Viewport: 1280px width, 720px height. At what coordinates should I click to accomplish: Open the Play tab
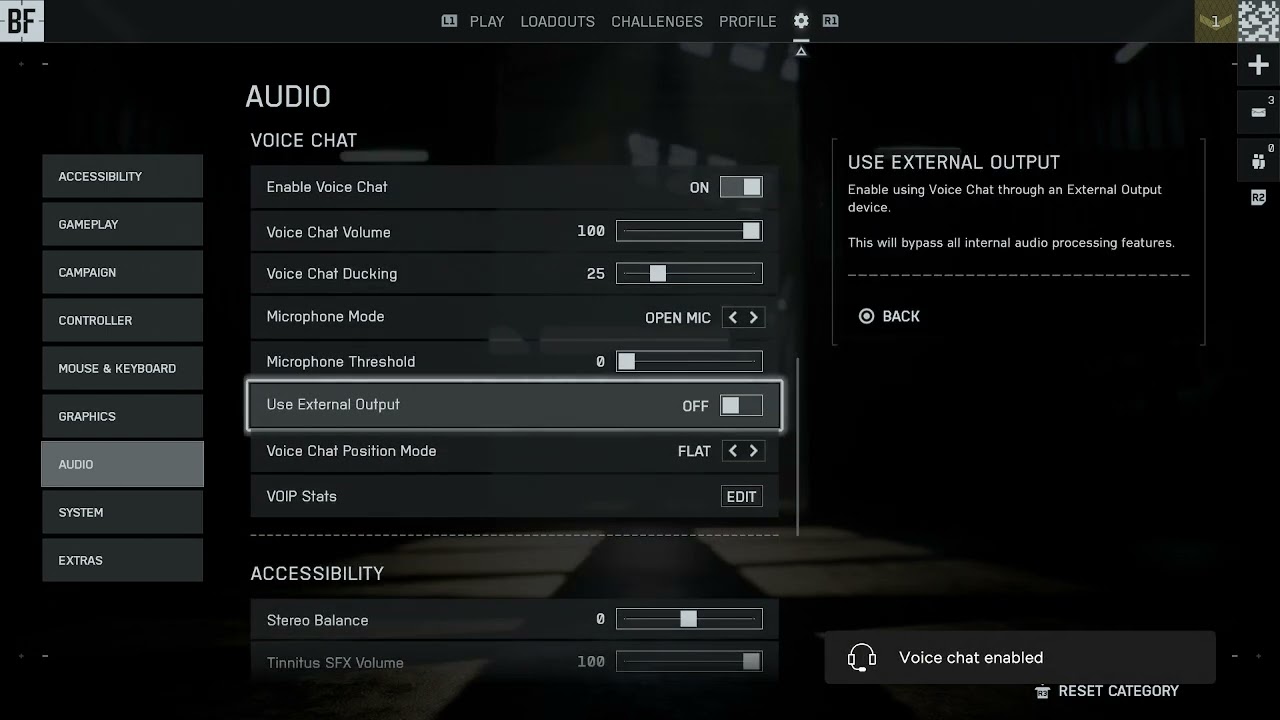coord(486,21)
